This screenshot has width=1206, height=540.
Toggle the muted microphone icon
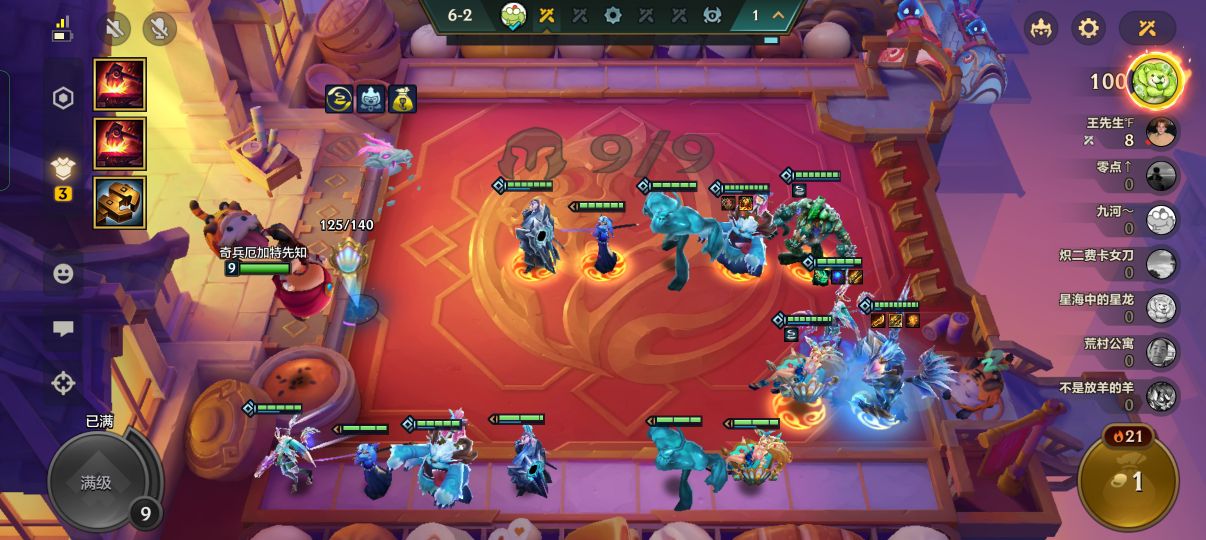coord(159,28)
